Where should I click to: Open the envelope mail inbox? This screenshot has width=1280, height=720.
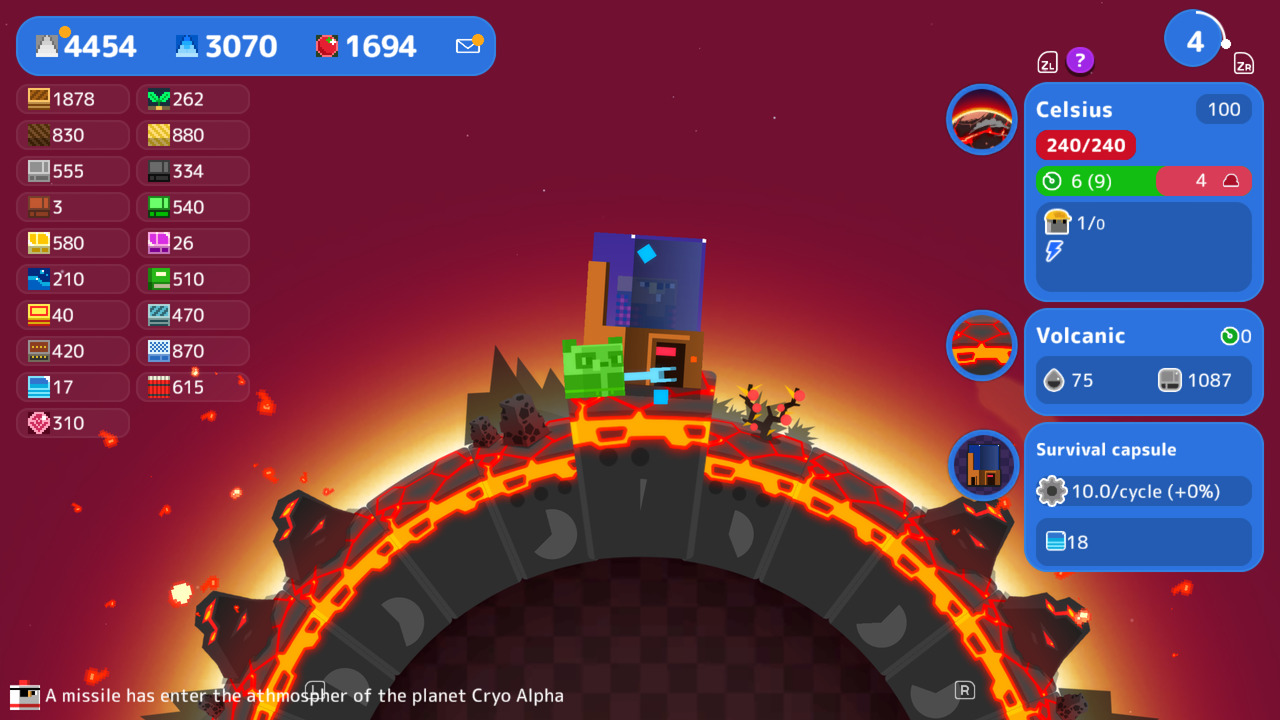click(467, 45)
